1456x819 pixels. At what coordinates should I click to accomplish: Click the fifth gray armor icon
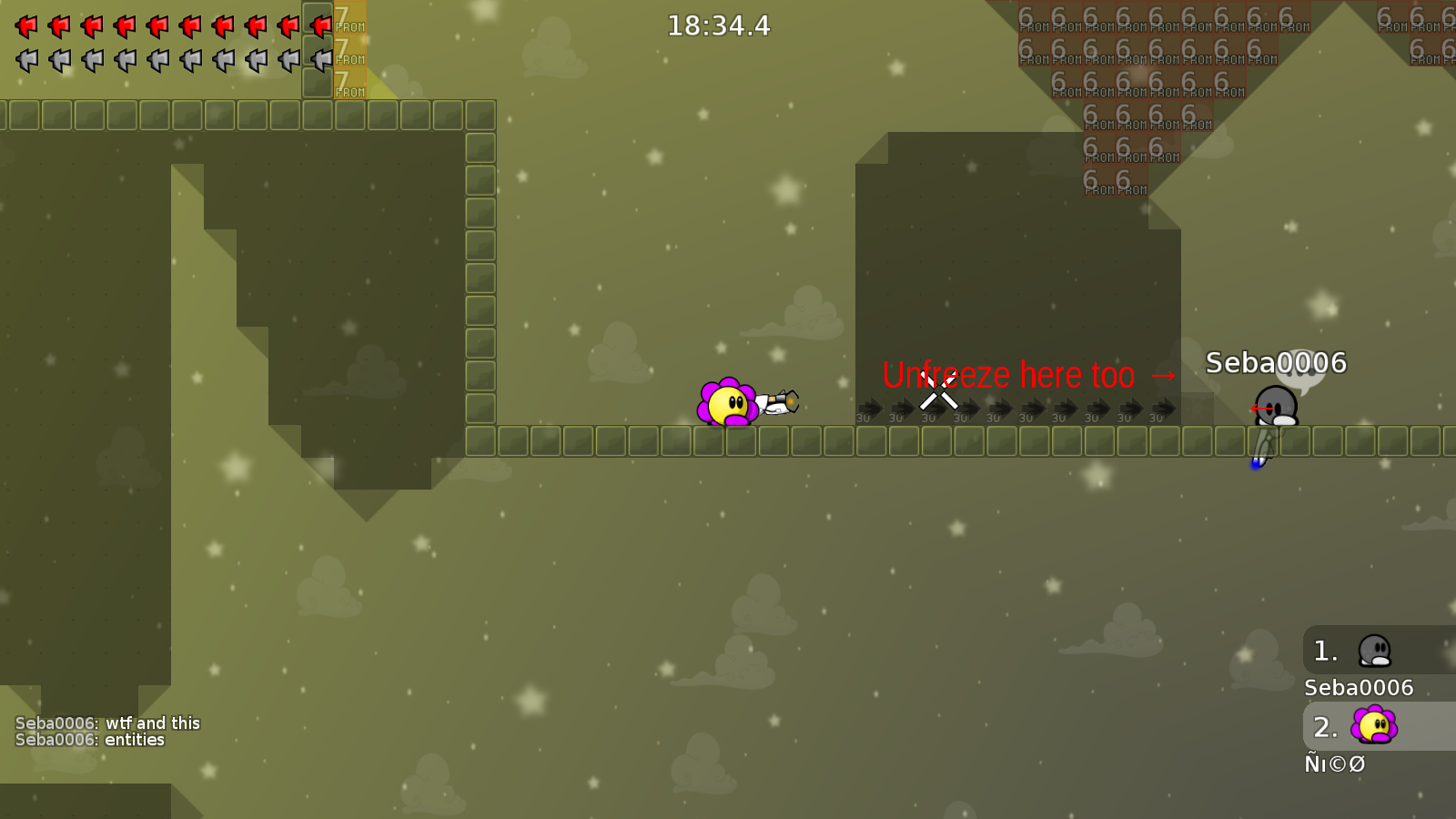coord(156,60)
